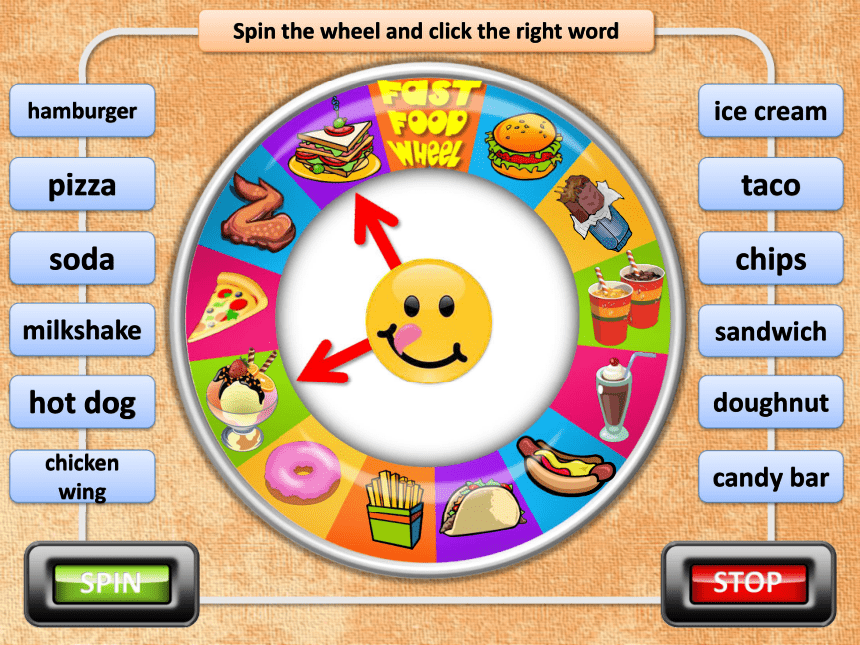The width and height of the screenshot is (860, 645).
Task: Click the green SPIN button
Action: [111, 582]
